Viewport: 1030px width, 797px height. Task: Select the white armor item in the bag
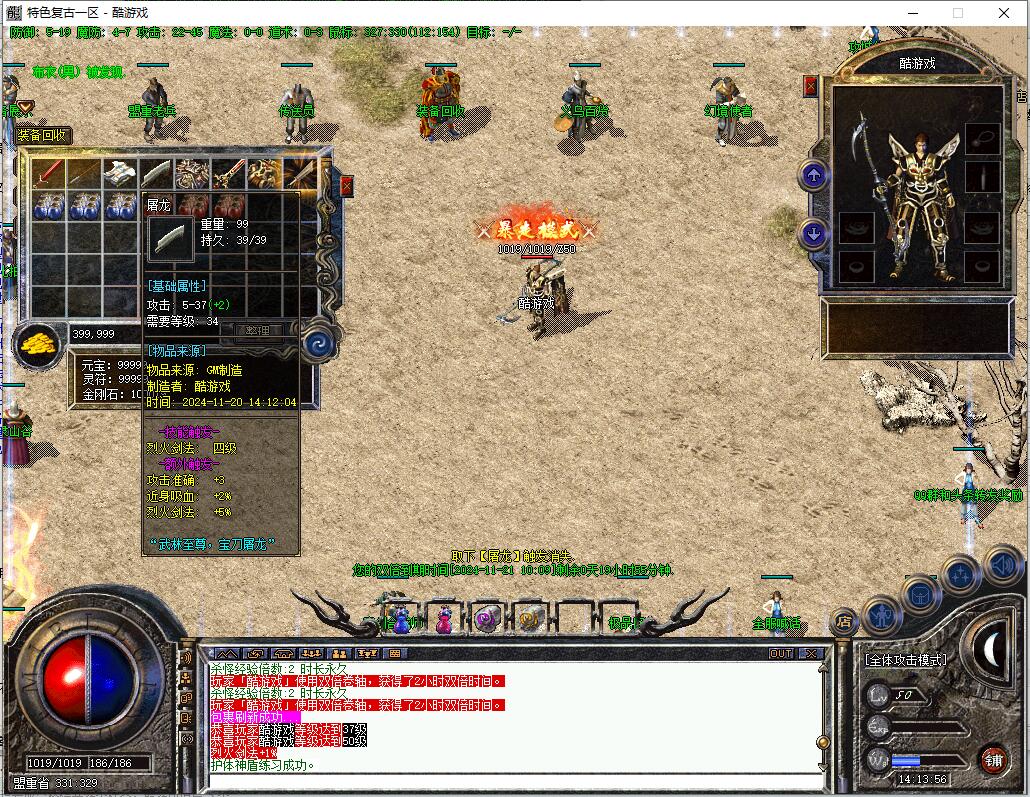[x=121, y=174]
